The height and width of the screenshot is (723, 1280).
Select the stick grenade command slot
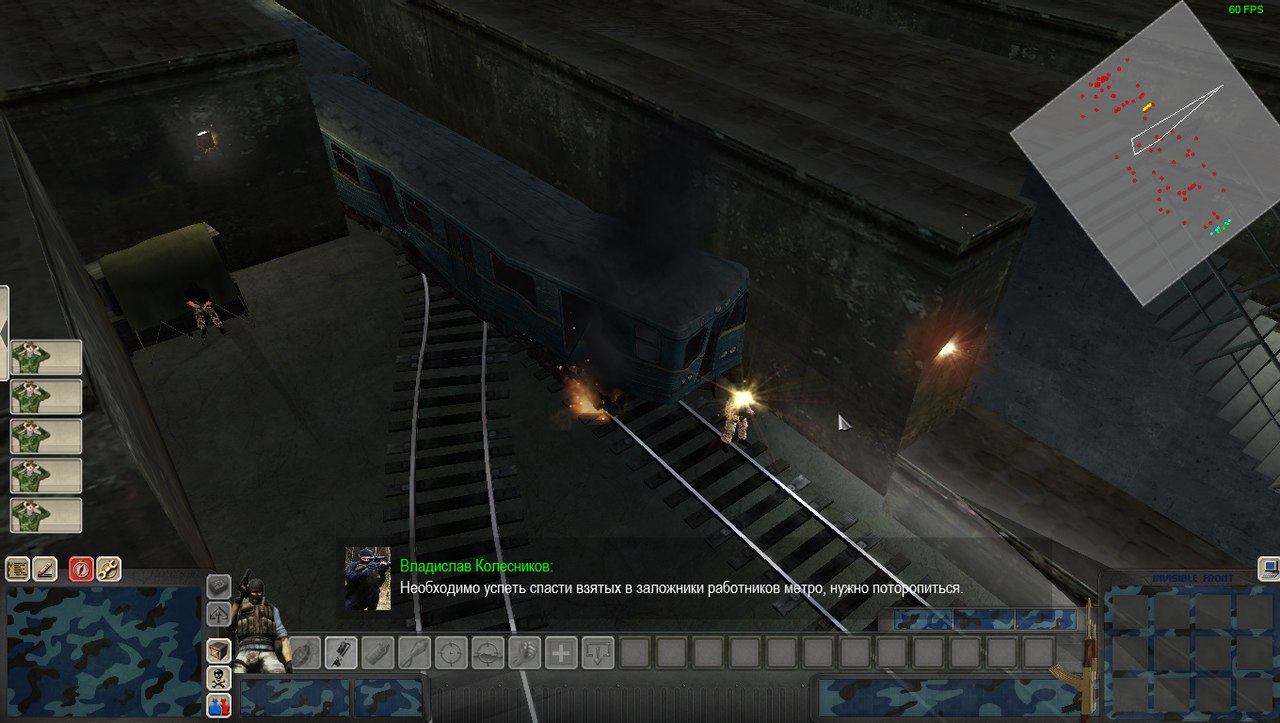point(341,653)
